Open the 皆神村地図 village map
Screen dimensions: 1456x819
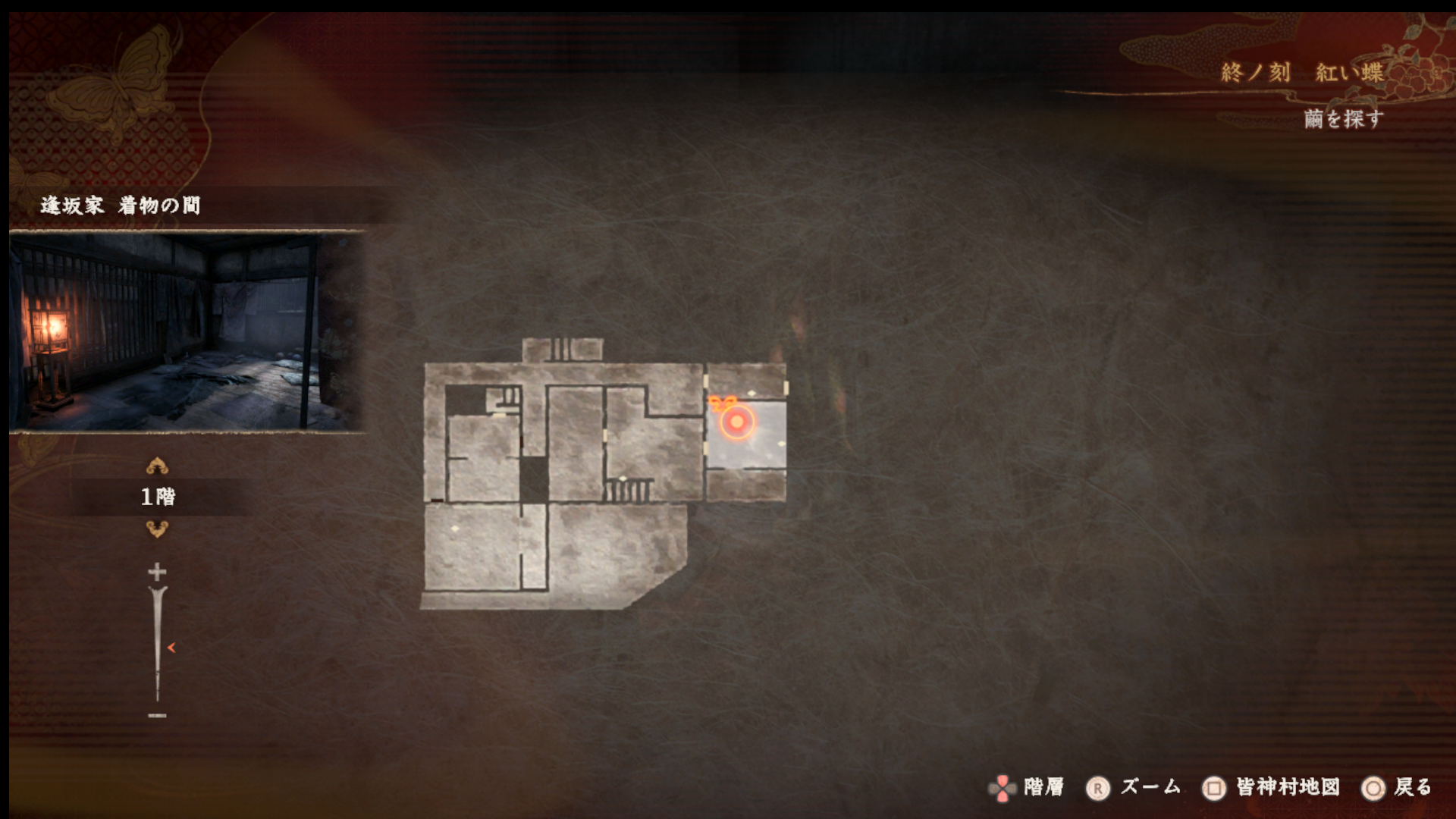tap(1272, 788)
